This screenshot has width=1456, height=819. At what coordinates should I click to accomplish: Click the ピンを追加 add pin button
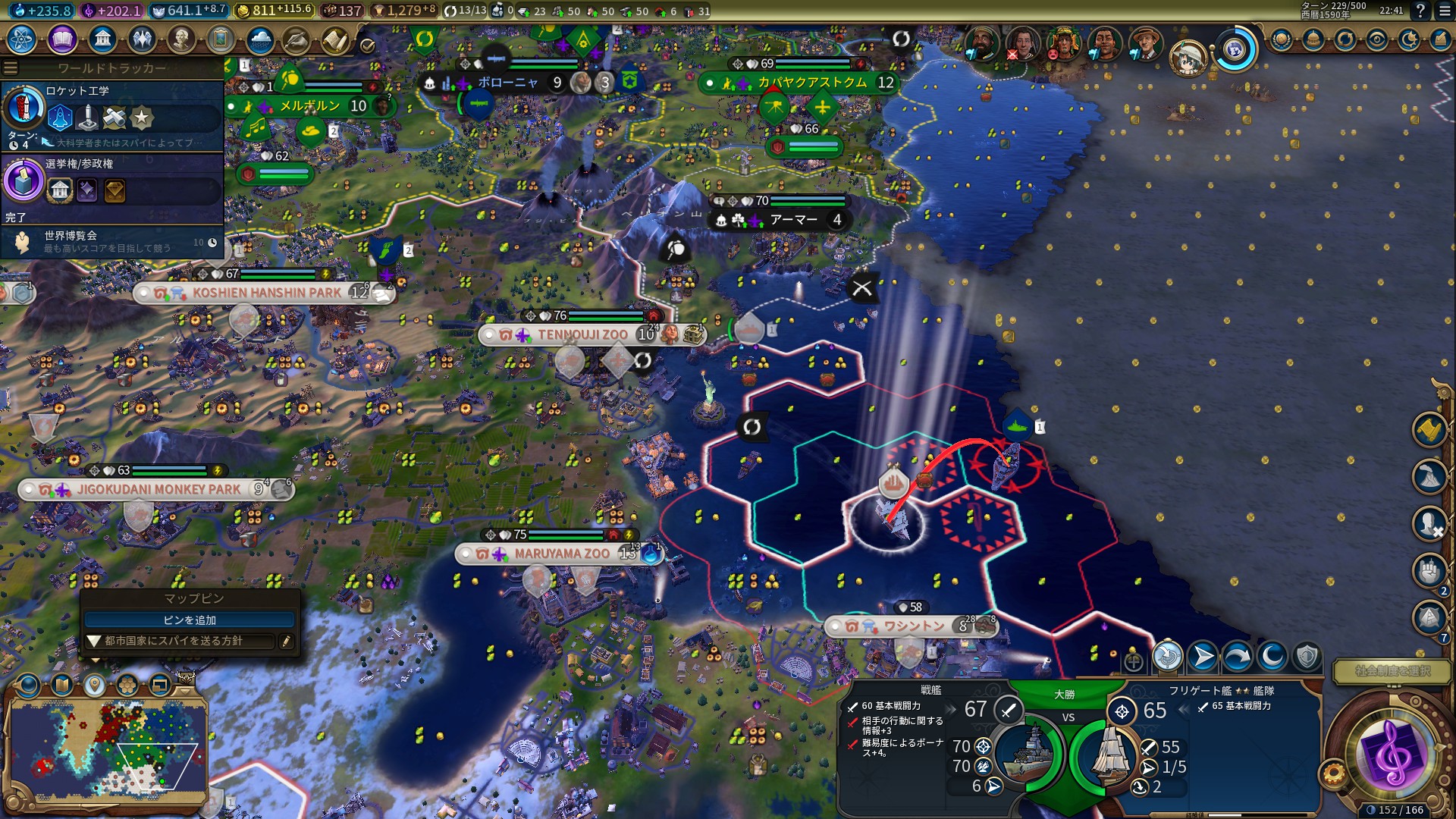(x=190, y=620)
